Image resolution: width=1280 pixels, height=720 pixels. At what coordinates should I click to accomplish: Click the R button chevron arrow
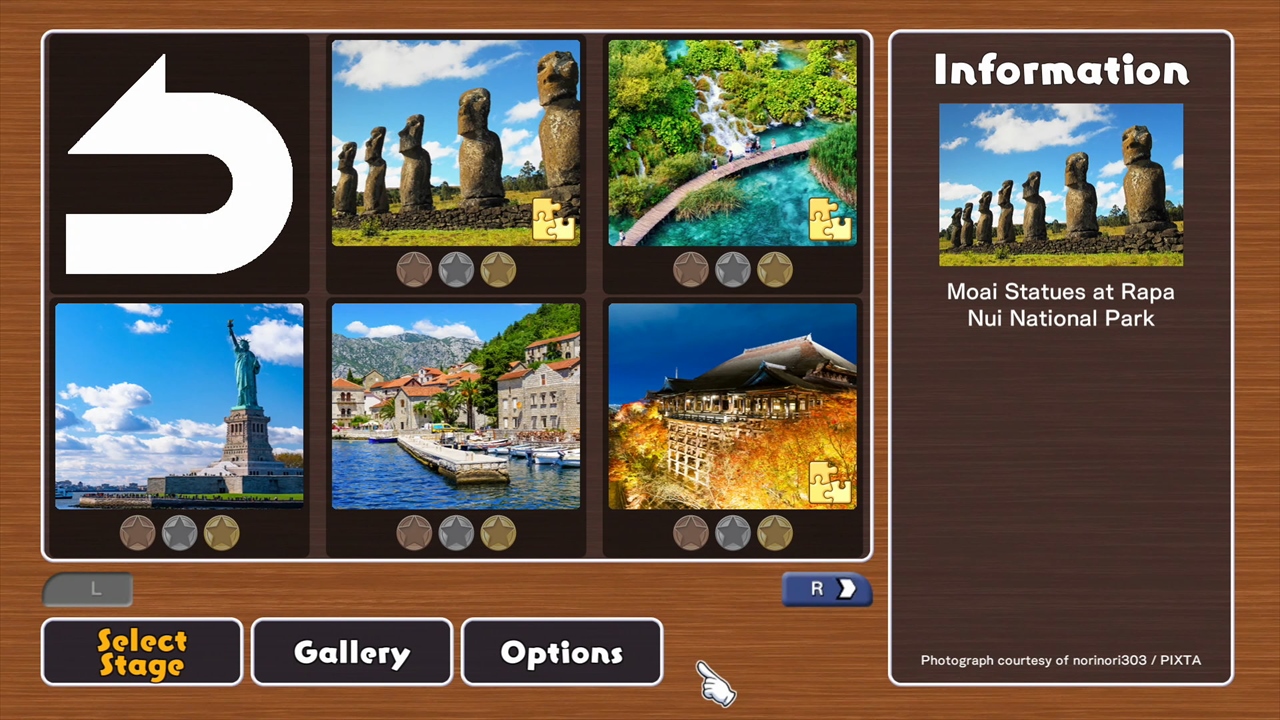(x=847, y=589)
